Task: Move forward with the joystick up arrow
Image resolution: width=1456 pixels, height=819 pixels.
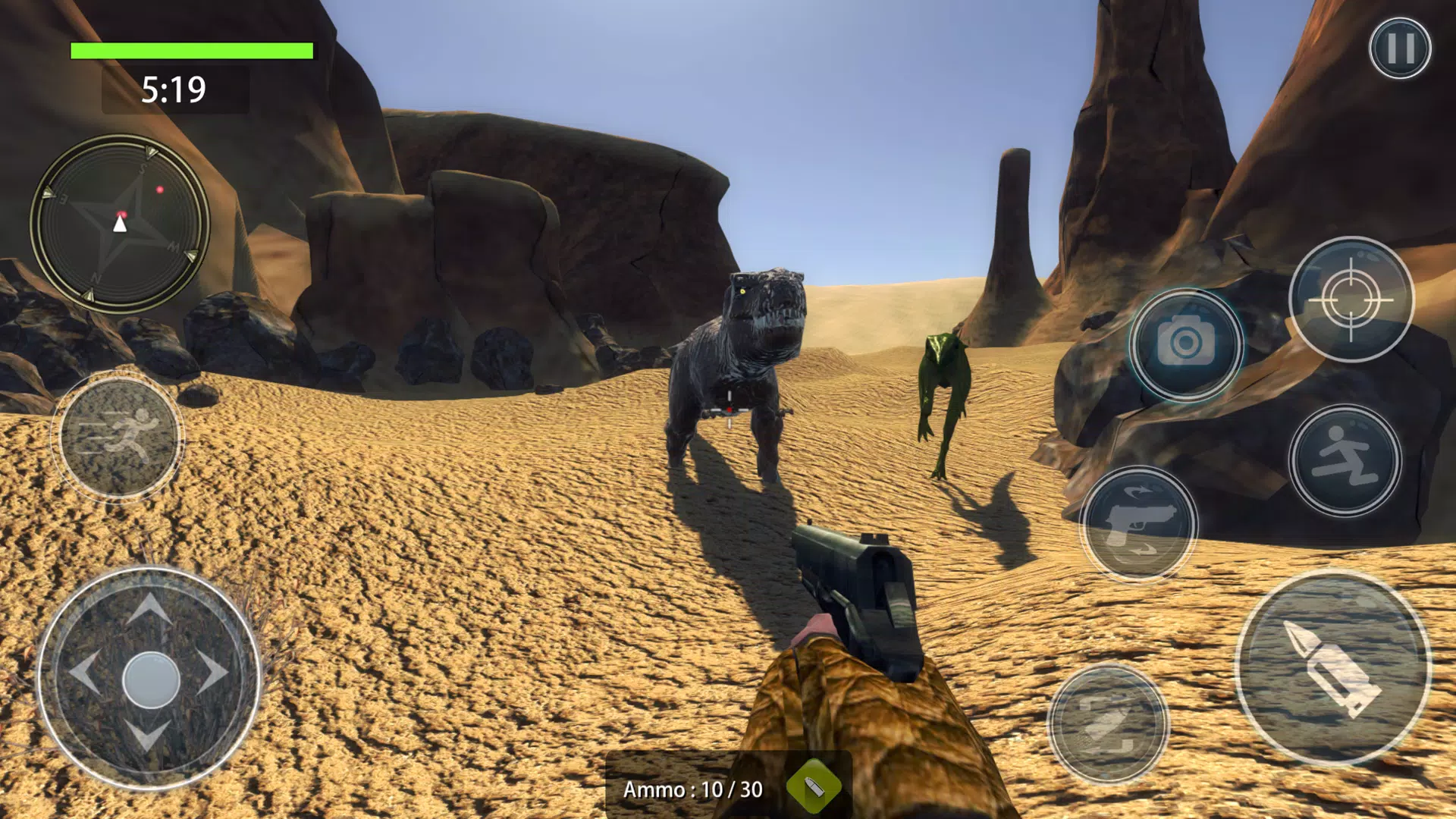Action: point(149,608)
